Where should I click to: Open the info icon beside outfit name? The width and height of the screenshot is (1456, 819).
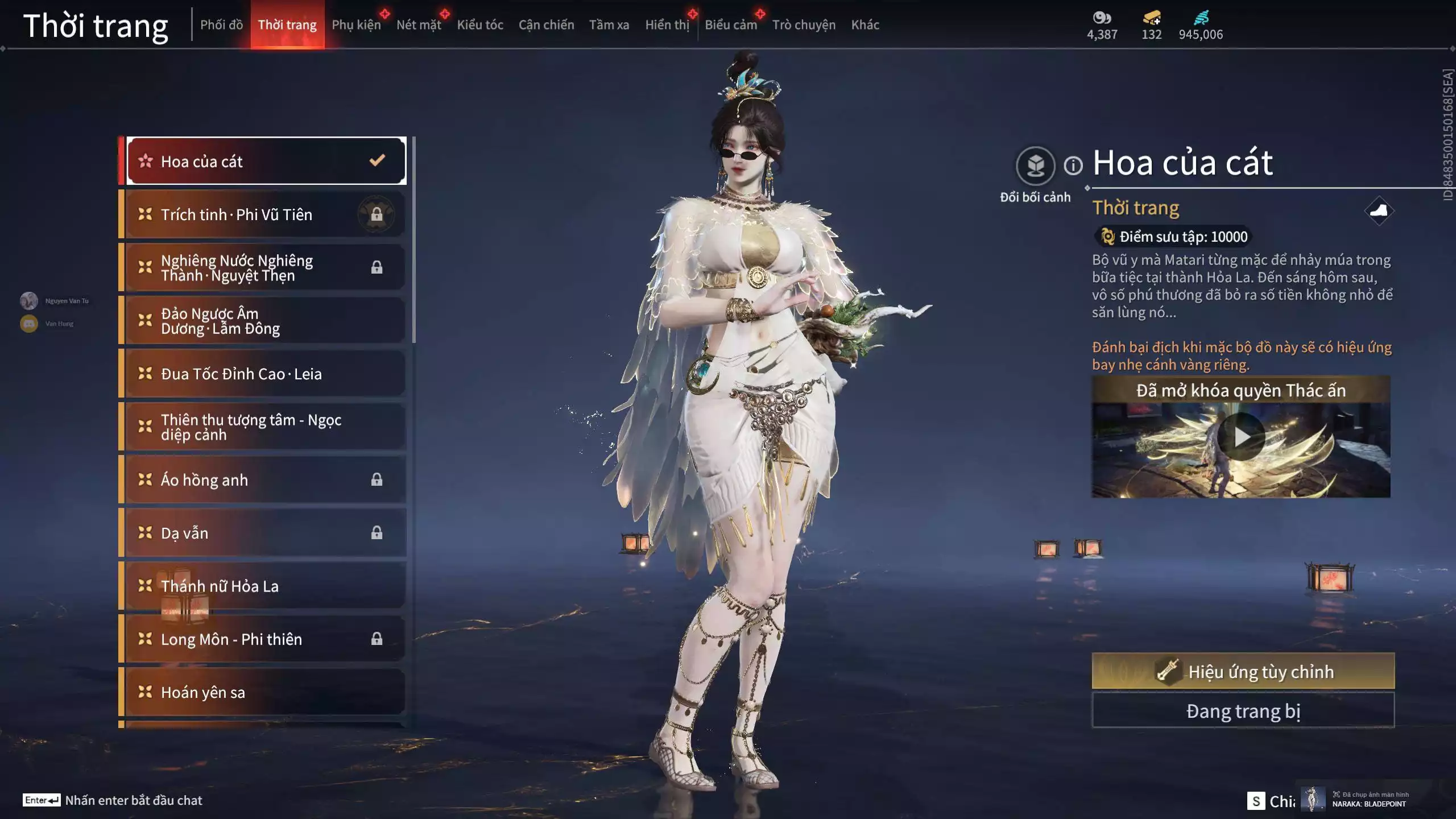(1073, 166)
